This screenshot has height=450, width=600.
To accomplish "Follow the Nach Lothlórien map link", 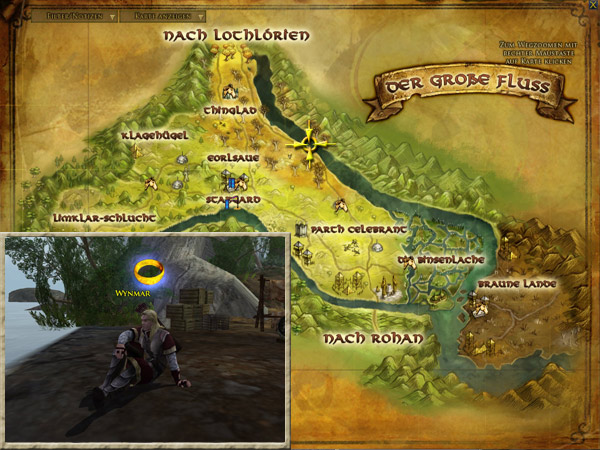I will tap(236, 36).
